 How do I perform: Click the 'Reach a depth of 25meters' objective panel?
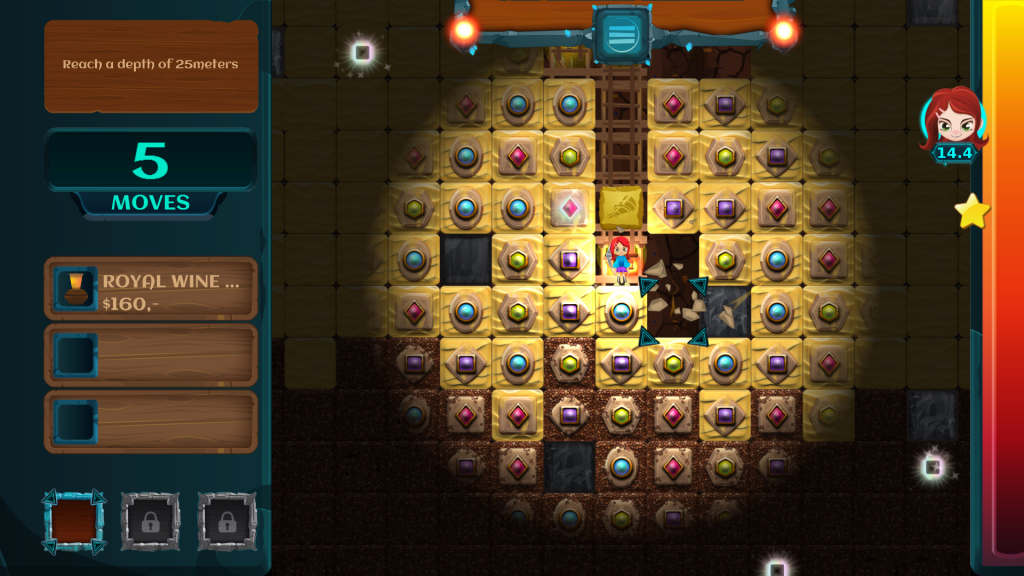pyautogui.click(x=151, y=65)
